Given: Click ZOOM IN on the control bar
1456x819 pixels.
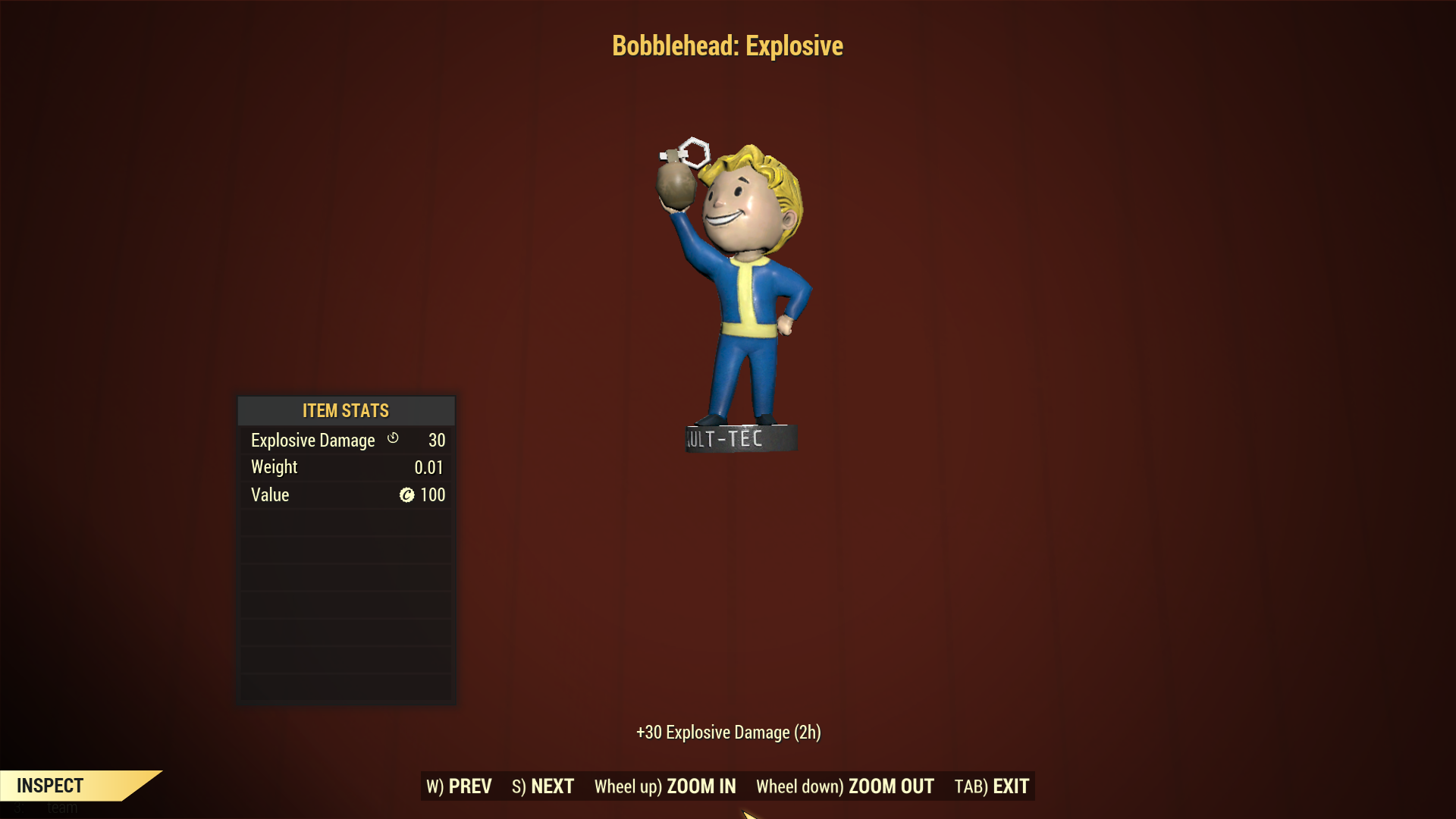Looking at the screenshot, I should (x=665, y=786).
